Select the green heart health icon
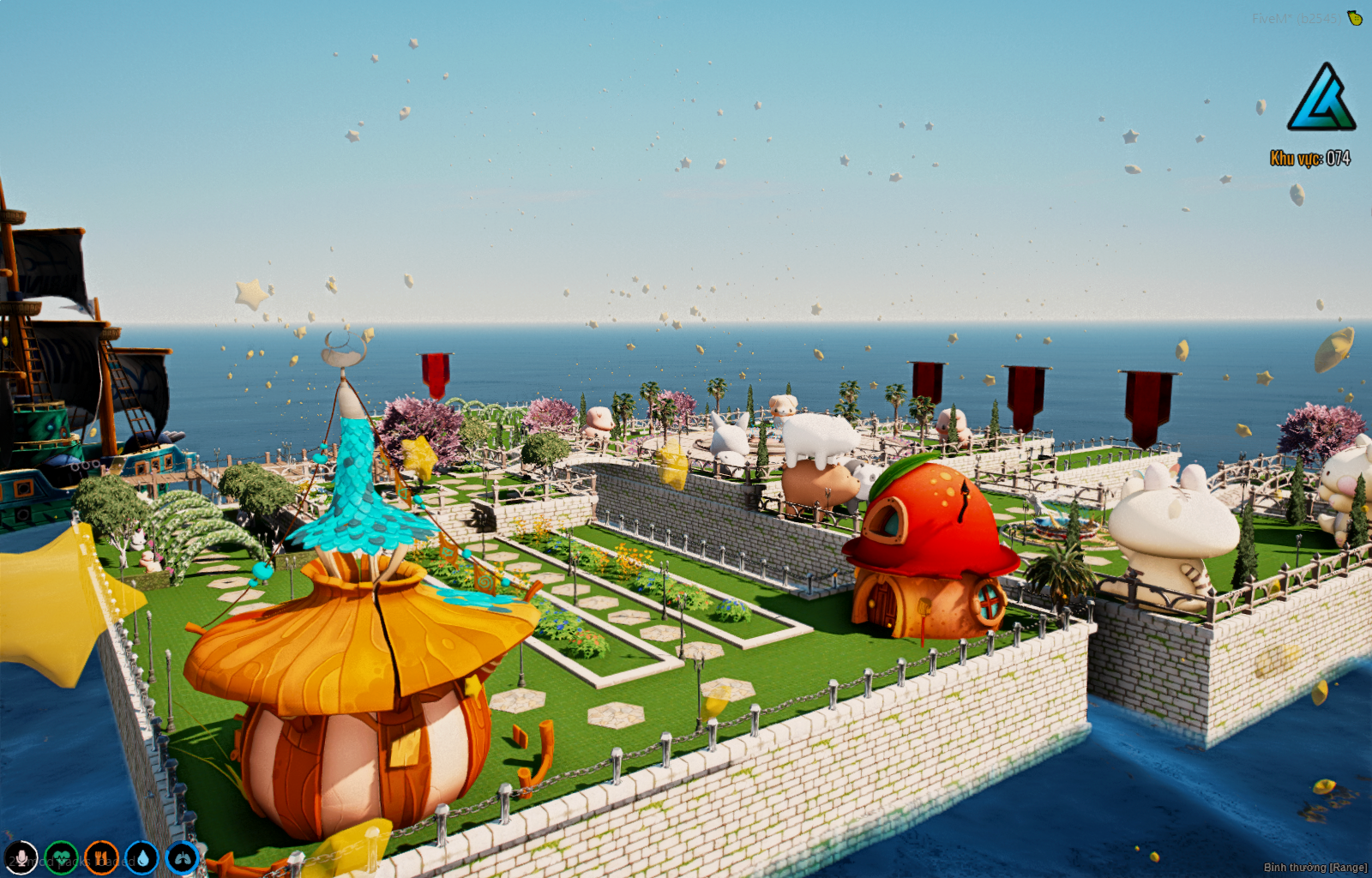Screen dimensions: 1372x878 61,857
